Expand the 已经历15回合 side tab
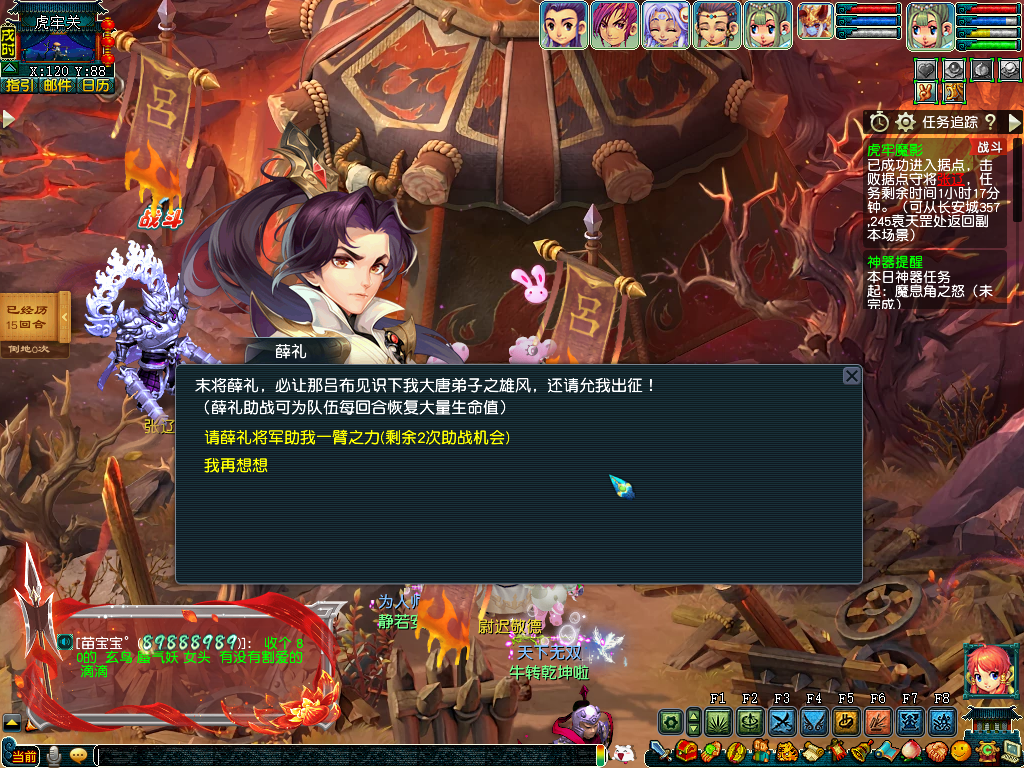The image size is (1024, 768). (65, 318)
